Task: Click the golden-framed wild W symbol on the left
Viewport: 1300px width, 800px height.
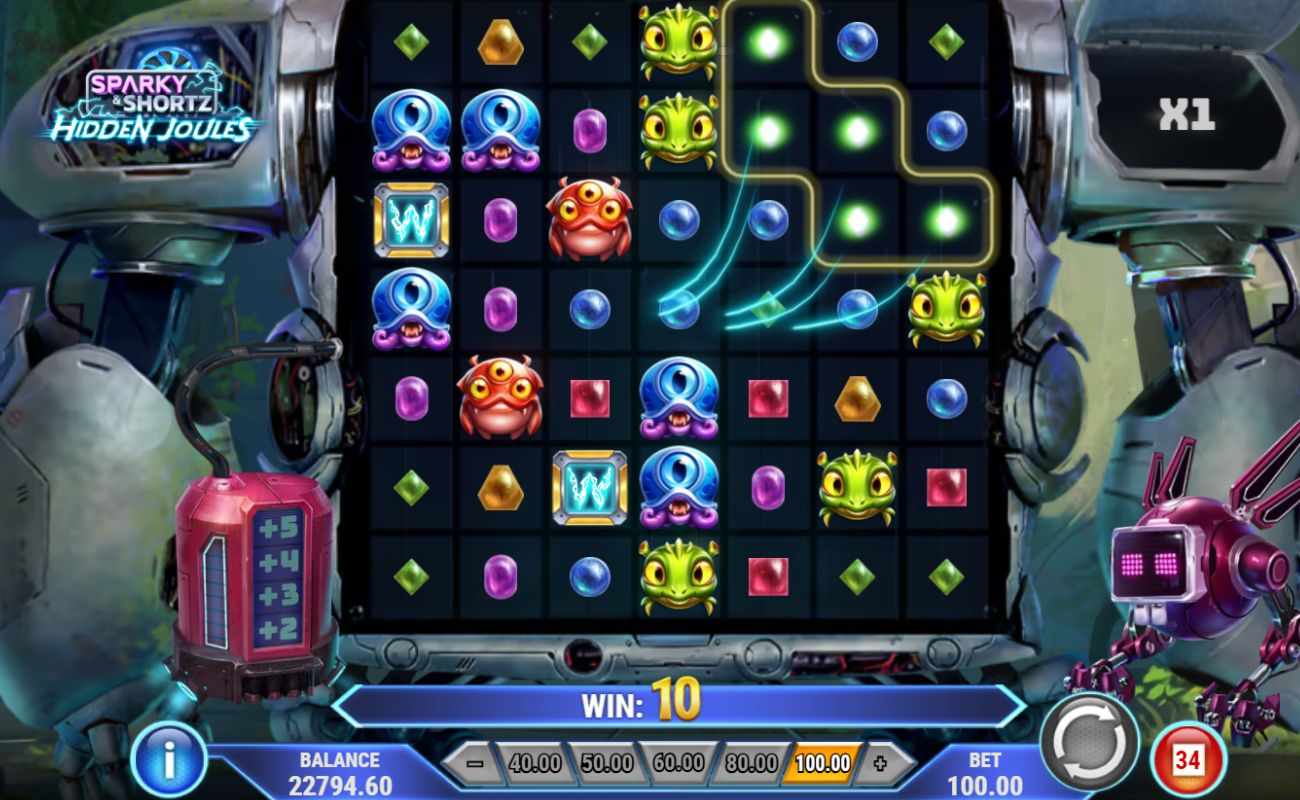Action: [413, 221]
